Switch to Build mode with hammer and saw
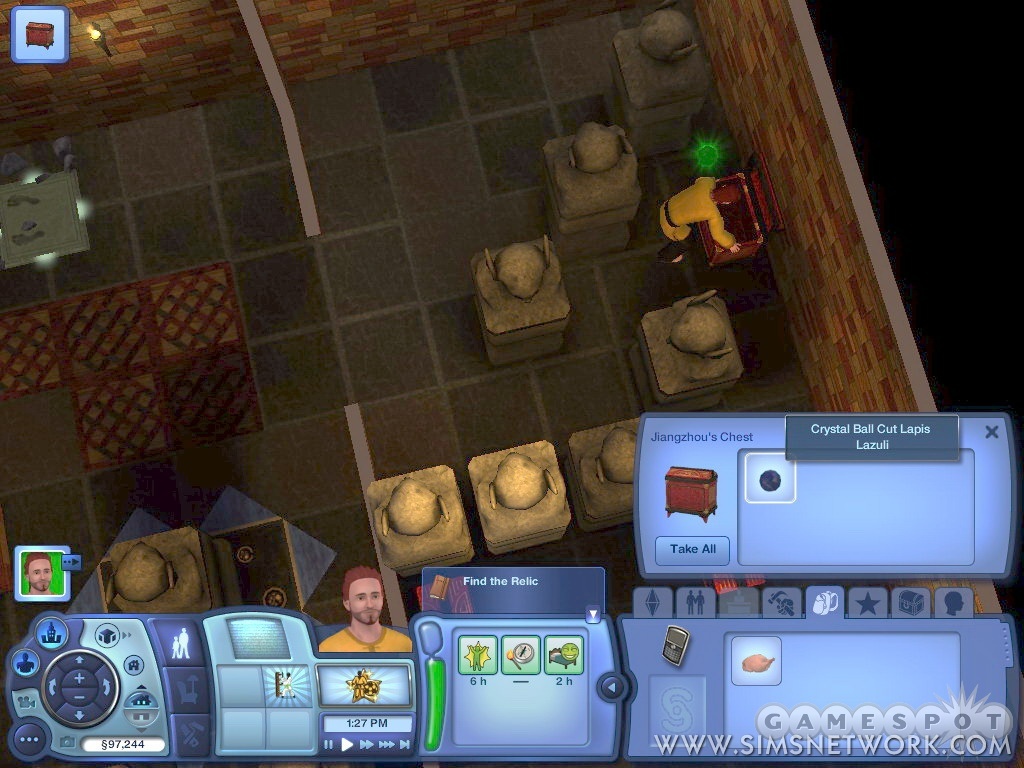The height and width of the screenshot is (768, 1024). click(190, 733)
